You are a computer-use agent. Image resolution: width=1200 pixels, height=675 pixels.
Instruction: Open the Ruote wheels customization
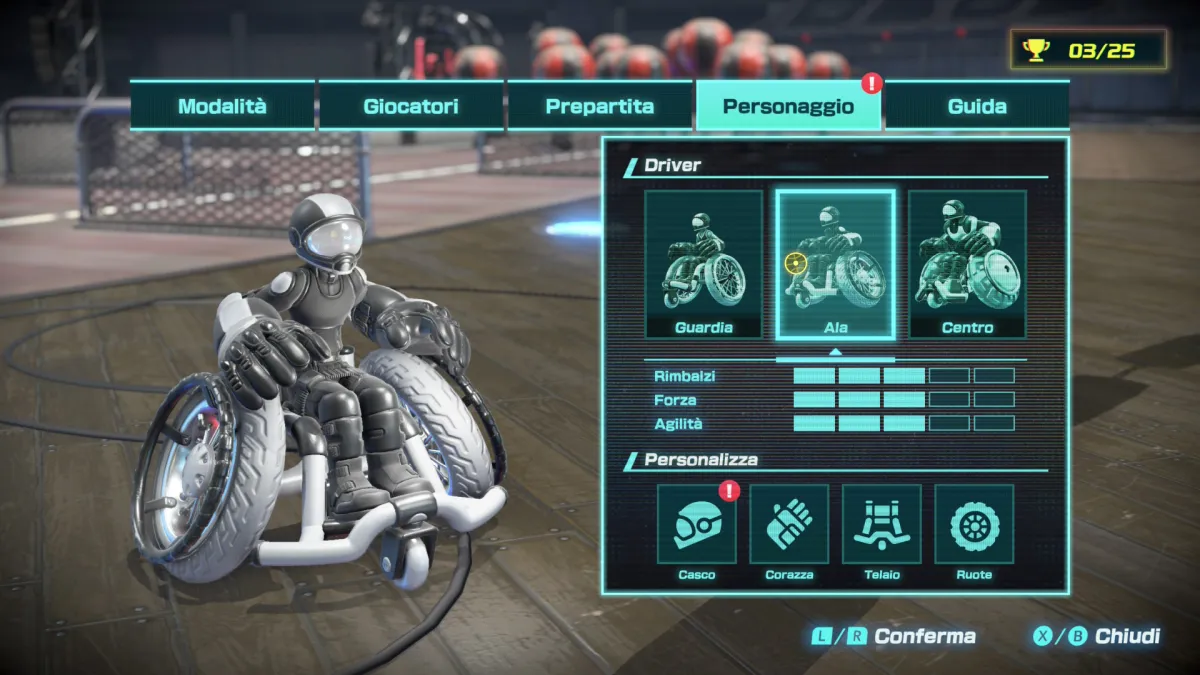(973, 524)
